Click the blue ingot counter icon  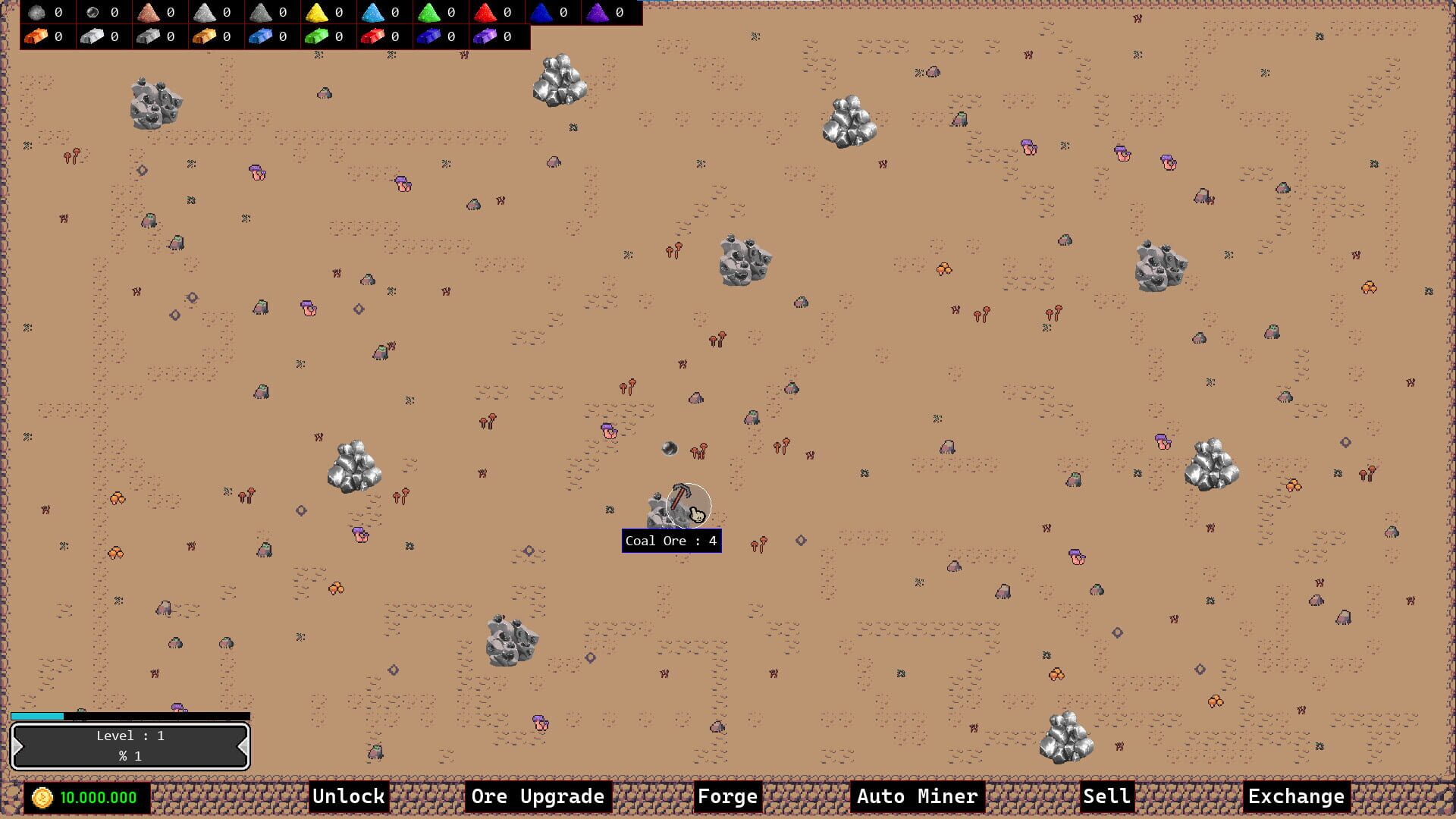(262, 36)
